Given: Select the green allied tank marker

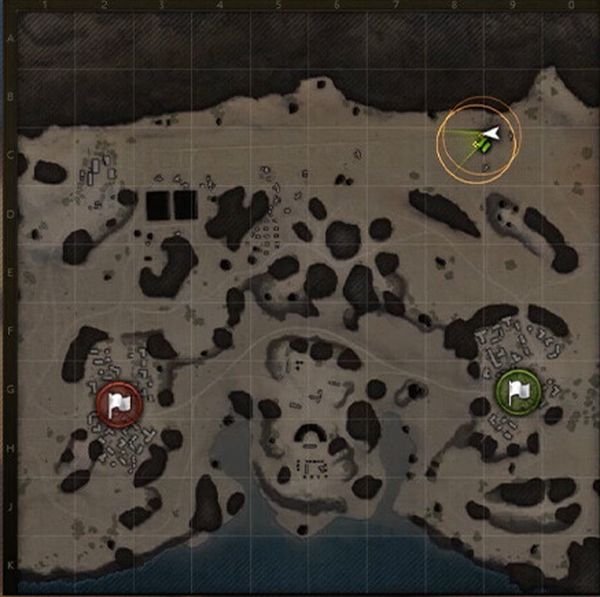Looking at the screenshot, I should pyautogui.click(x=478, y=146).
